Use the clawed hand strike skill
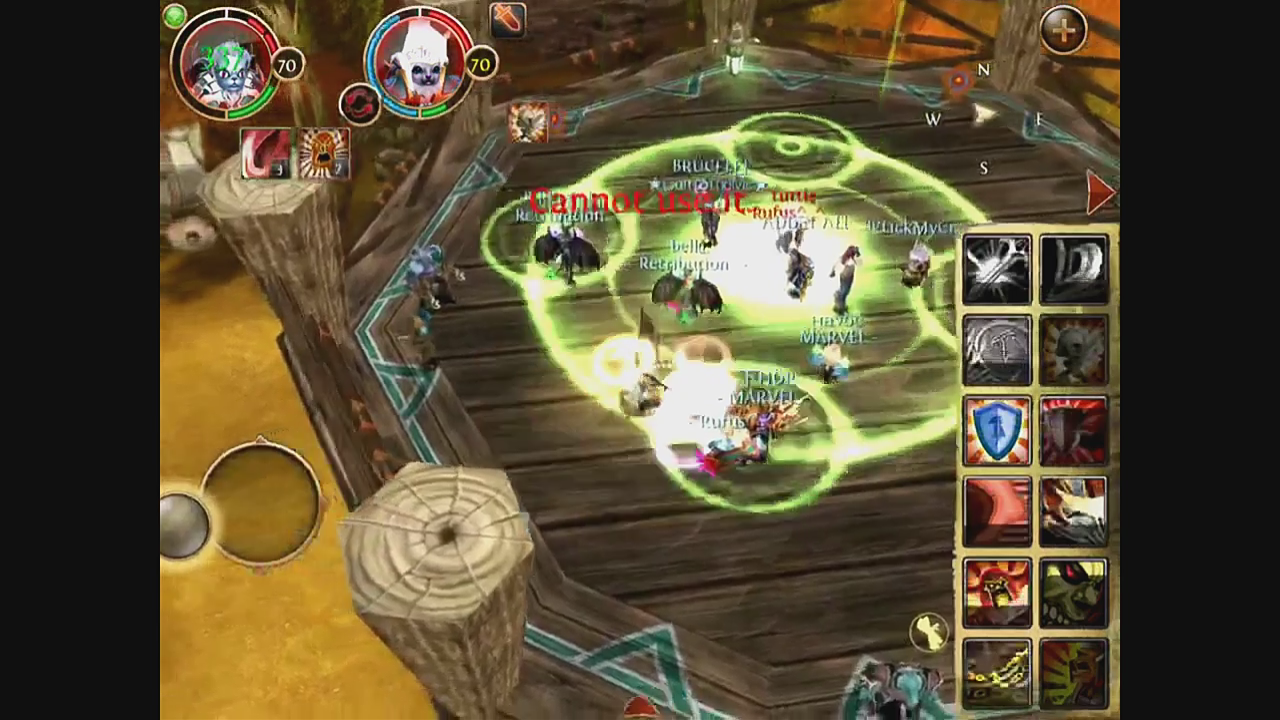This screenshot has width=1280, height=720. pyautogui.click(x=1074, y=511)
